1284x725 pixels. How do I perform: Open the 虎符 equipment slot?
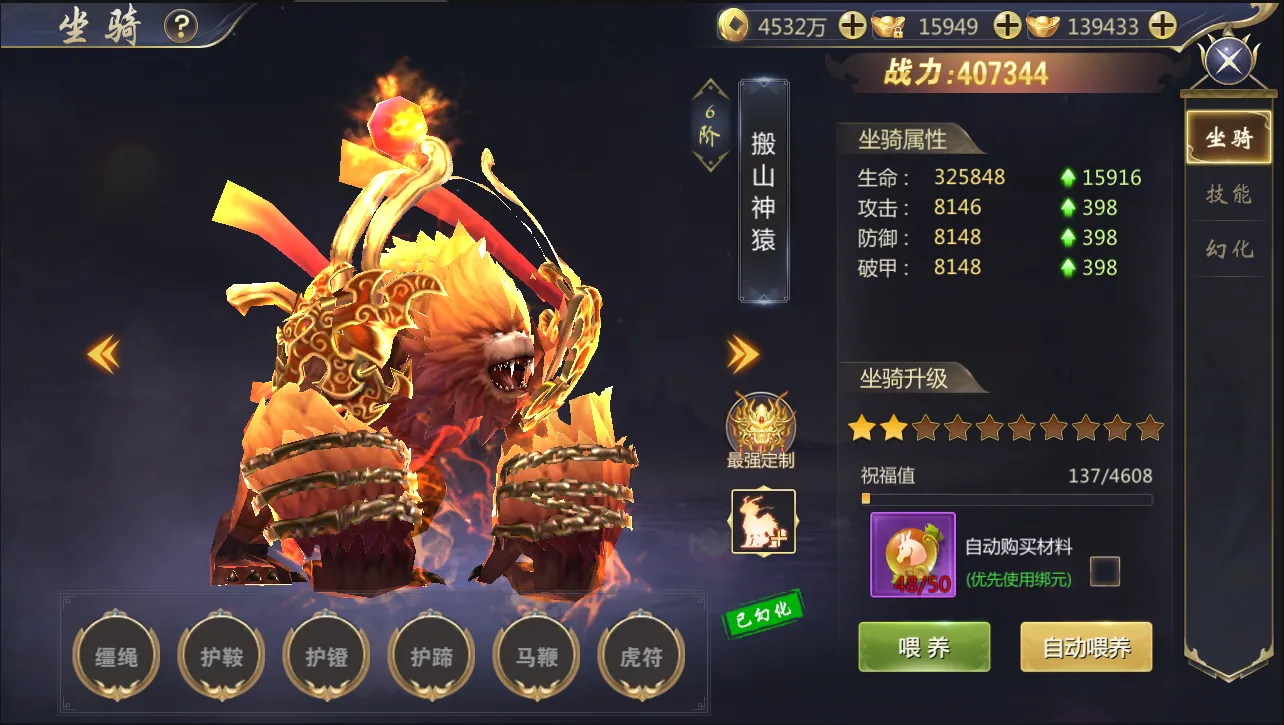(642, 657)
